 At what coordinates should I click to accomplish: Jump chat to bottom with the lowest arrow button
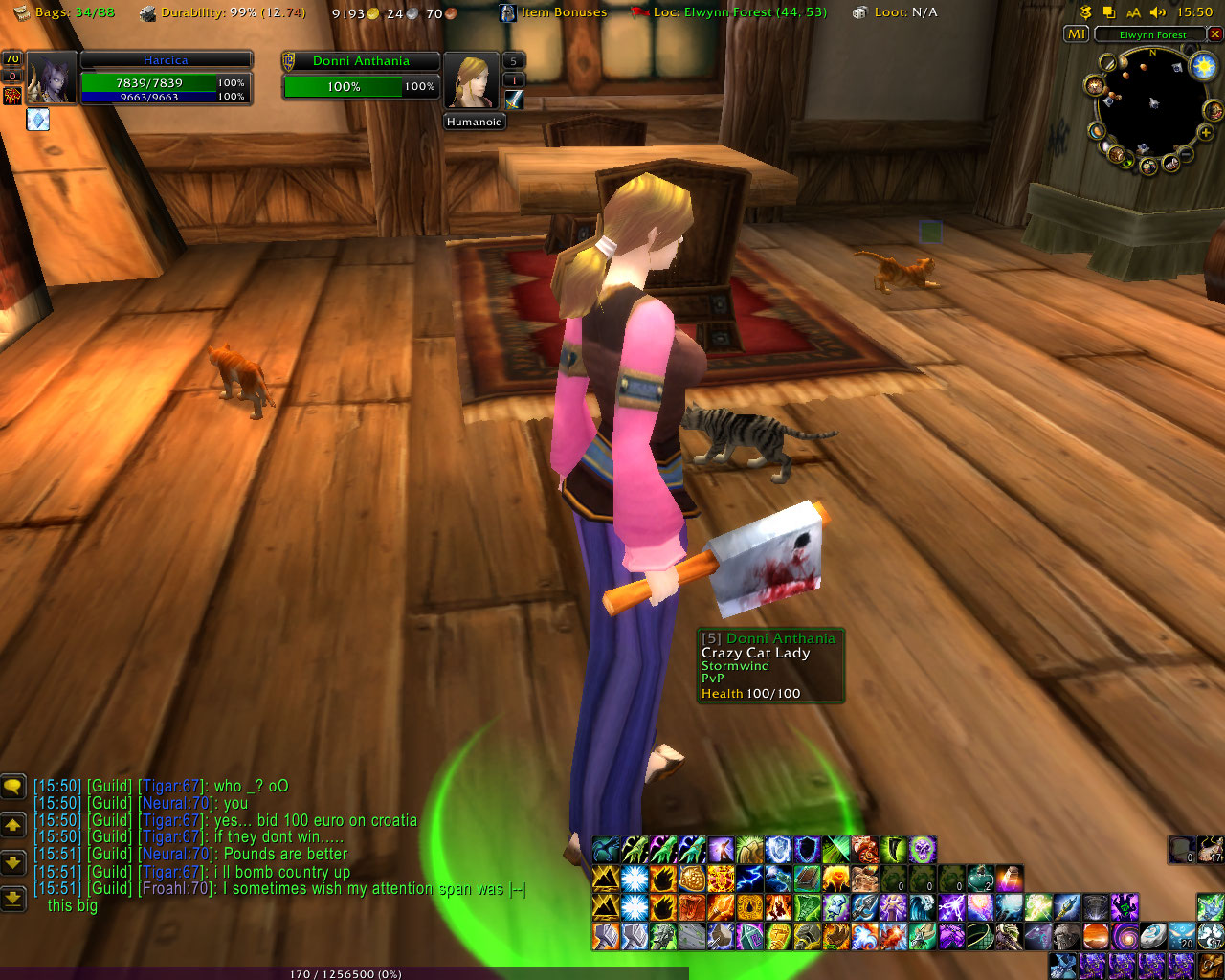point(12,898)
